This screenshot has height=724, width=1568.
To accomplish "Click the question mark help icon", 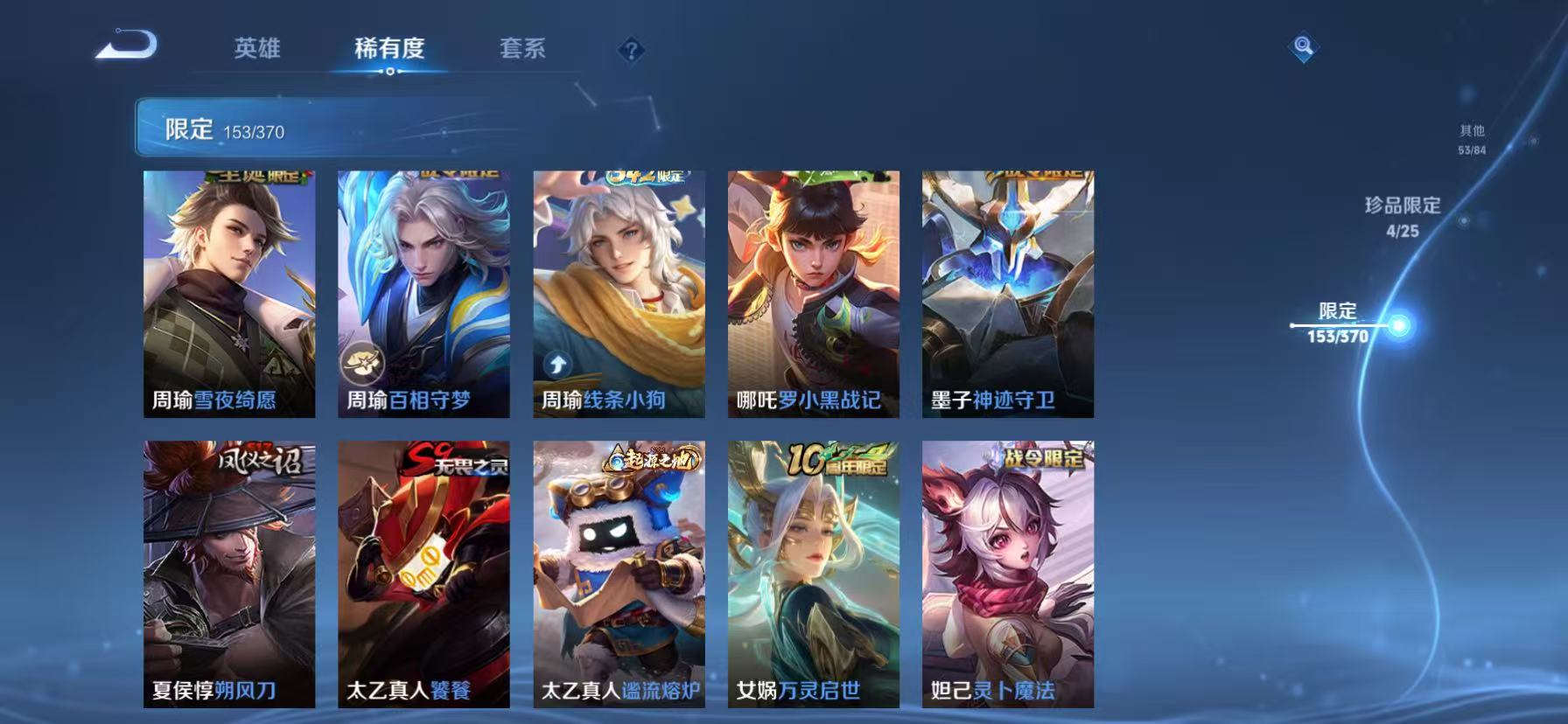I will [x=629, y=50].
